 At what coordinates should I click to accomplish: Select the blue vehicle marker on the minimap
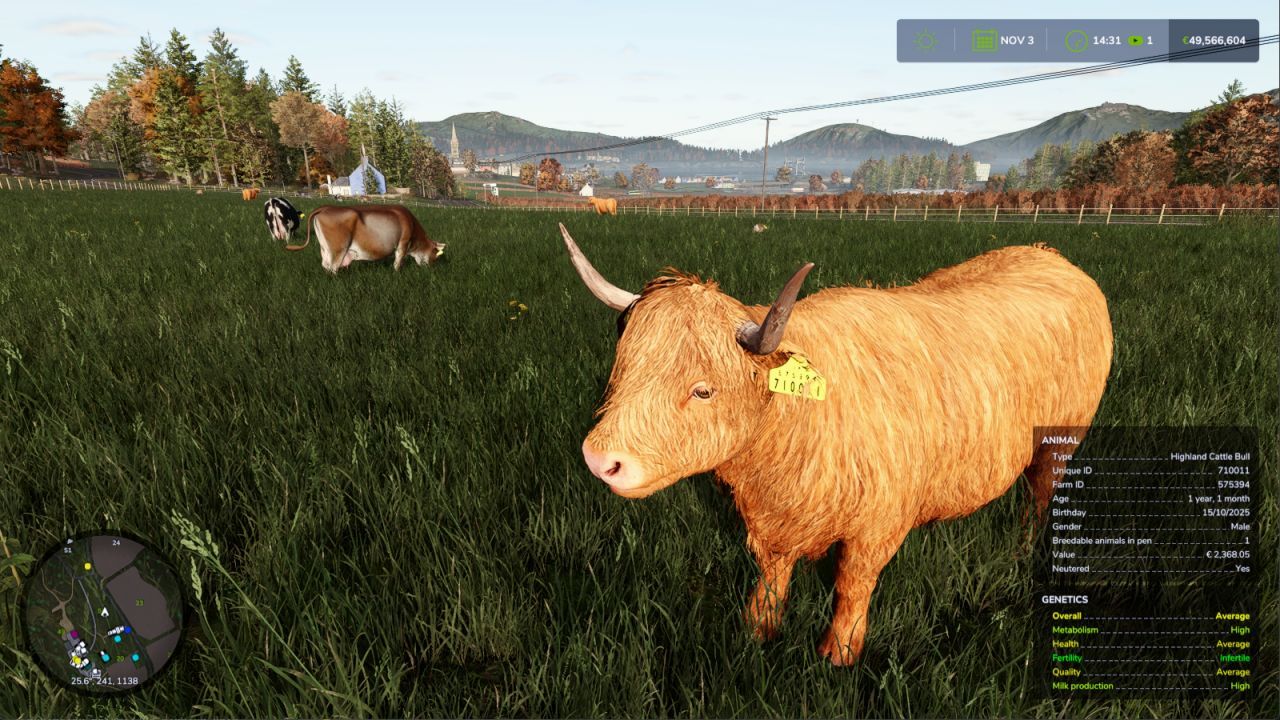(128, 630)
